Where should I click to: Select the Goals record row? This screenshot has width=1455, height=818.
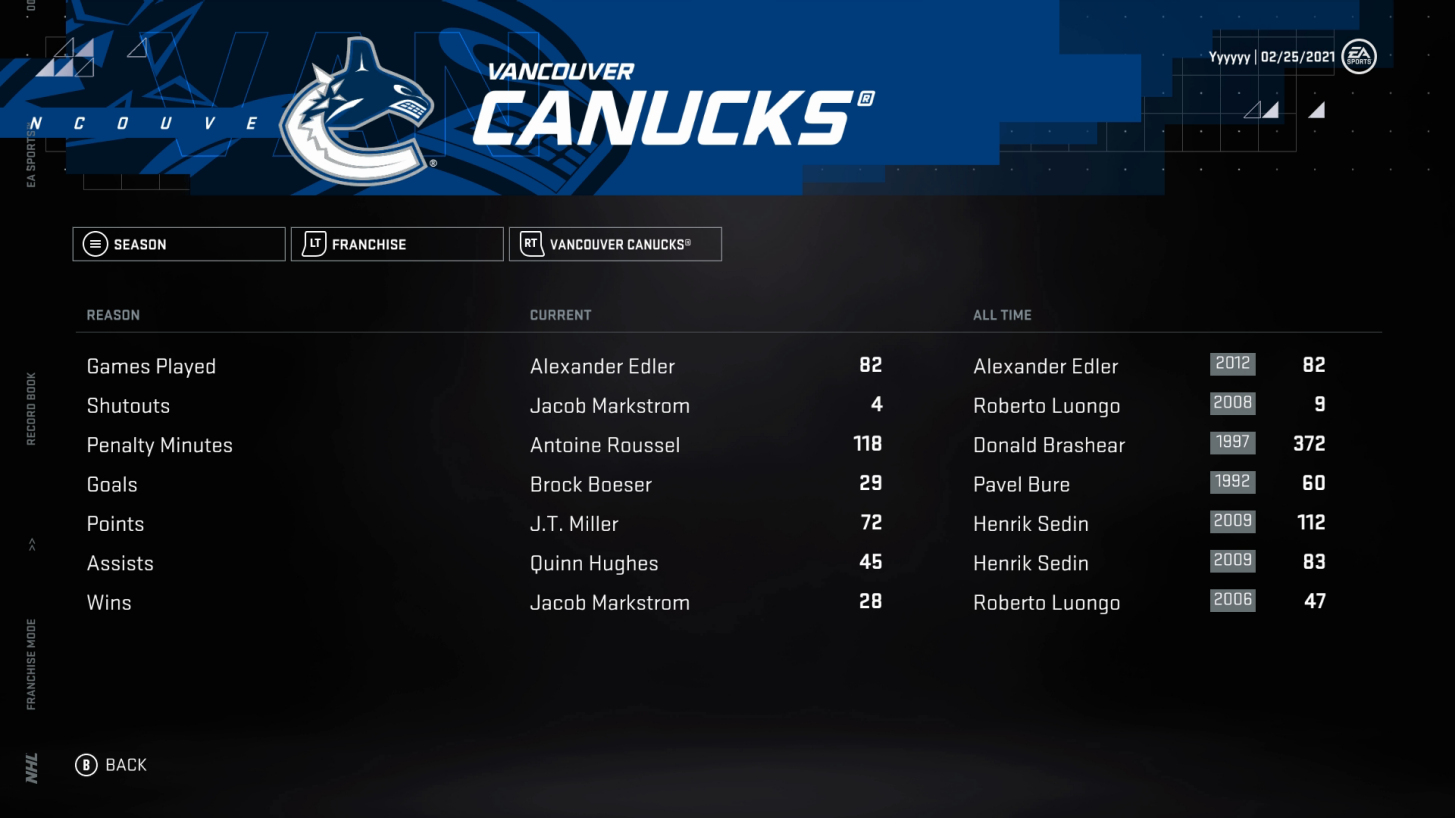pyautogui.click(x=112, y=485)
